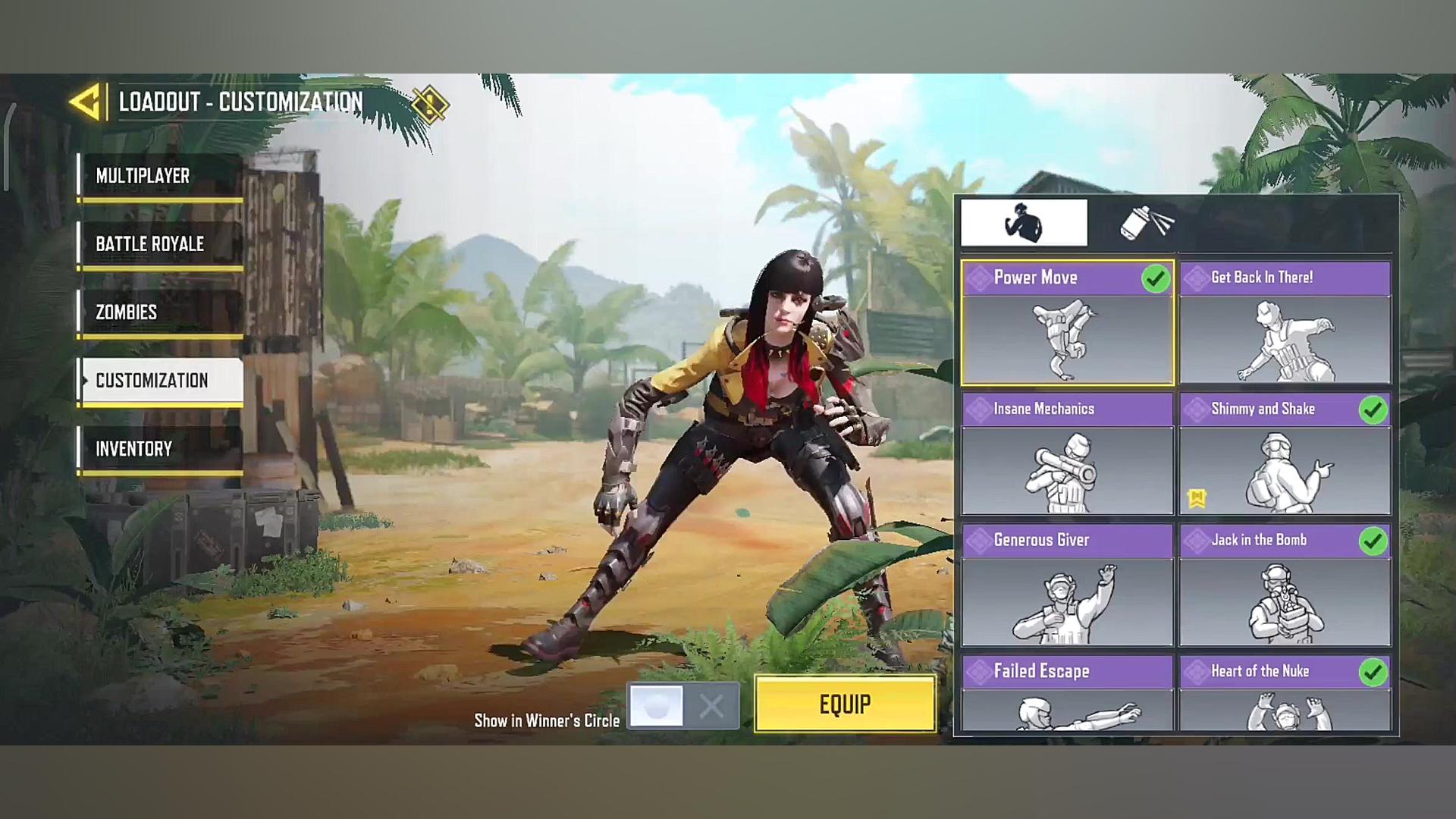1456x819 pixels.
Task: Choose the Get Back In There! emote
Action: (1285, 324)
